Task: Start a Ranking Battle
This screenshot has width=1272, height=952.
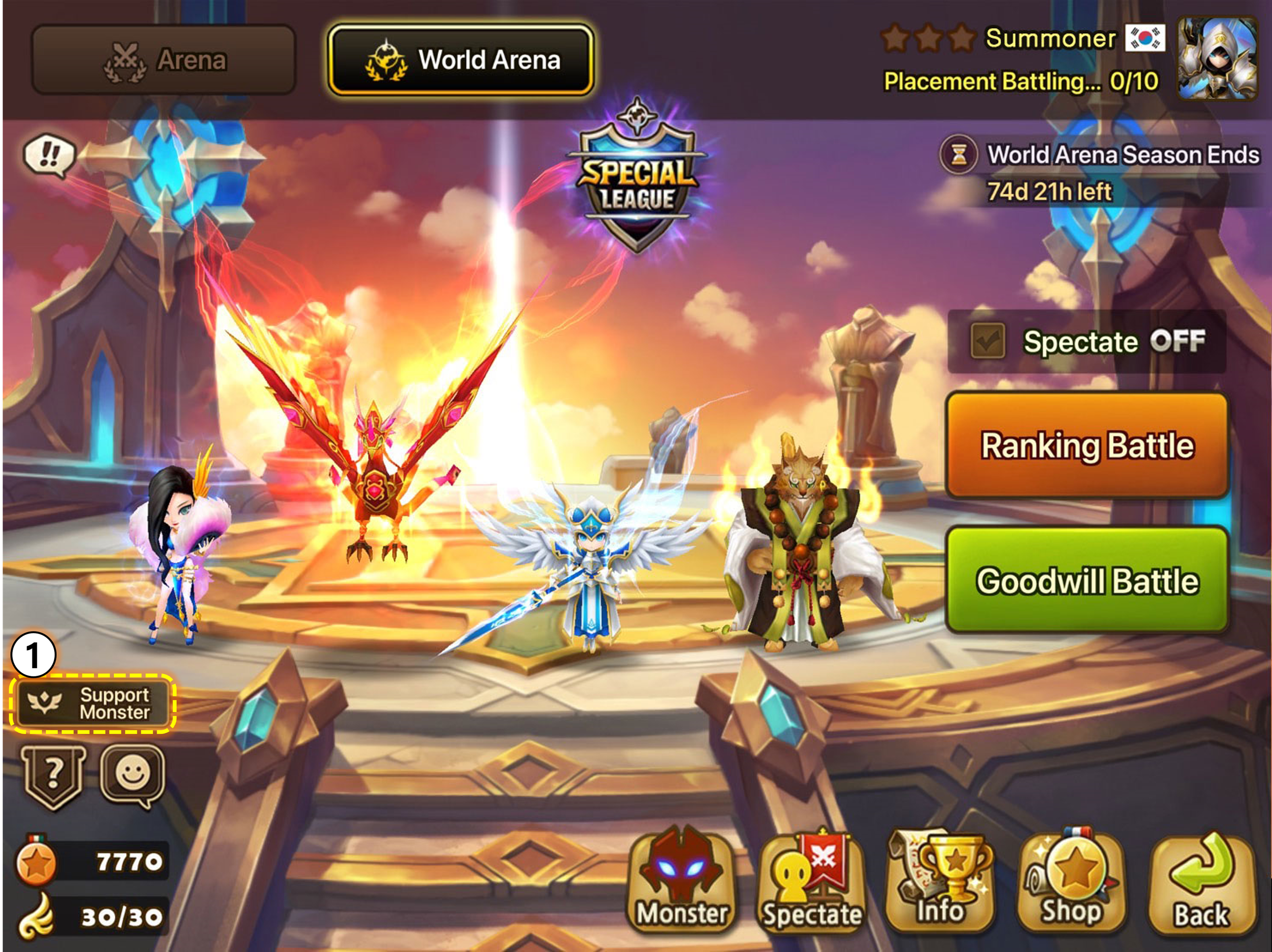Action: pos(1087,446)
